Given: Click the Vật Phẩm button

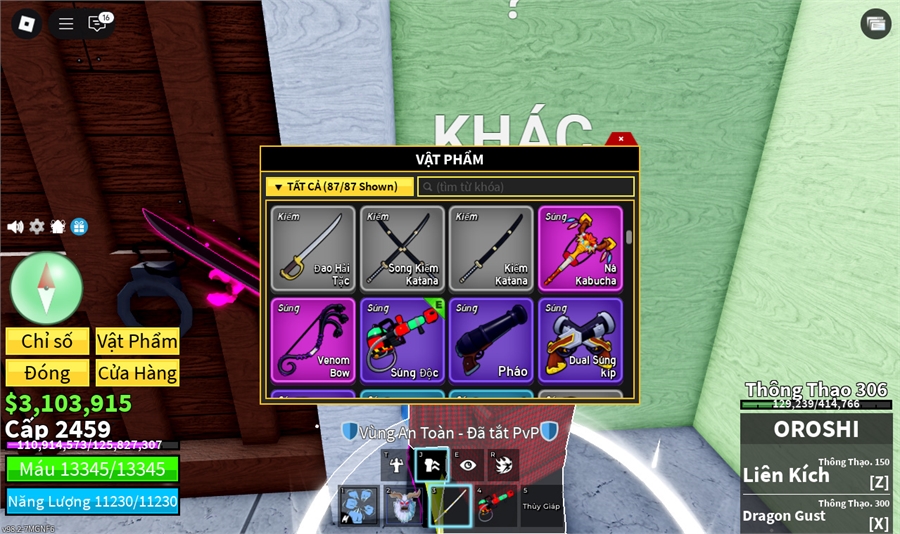Looking at the screenshot, I should point(137,341).
